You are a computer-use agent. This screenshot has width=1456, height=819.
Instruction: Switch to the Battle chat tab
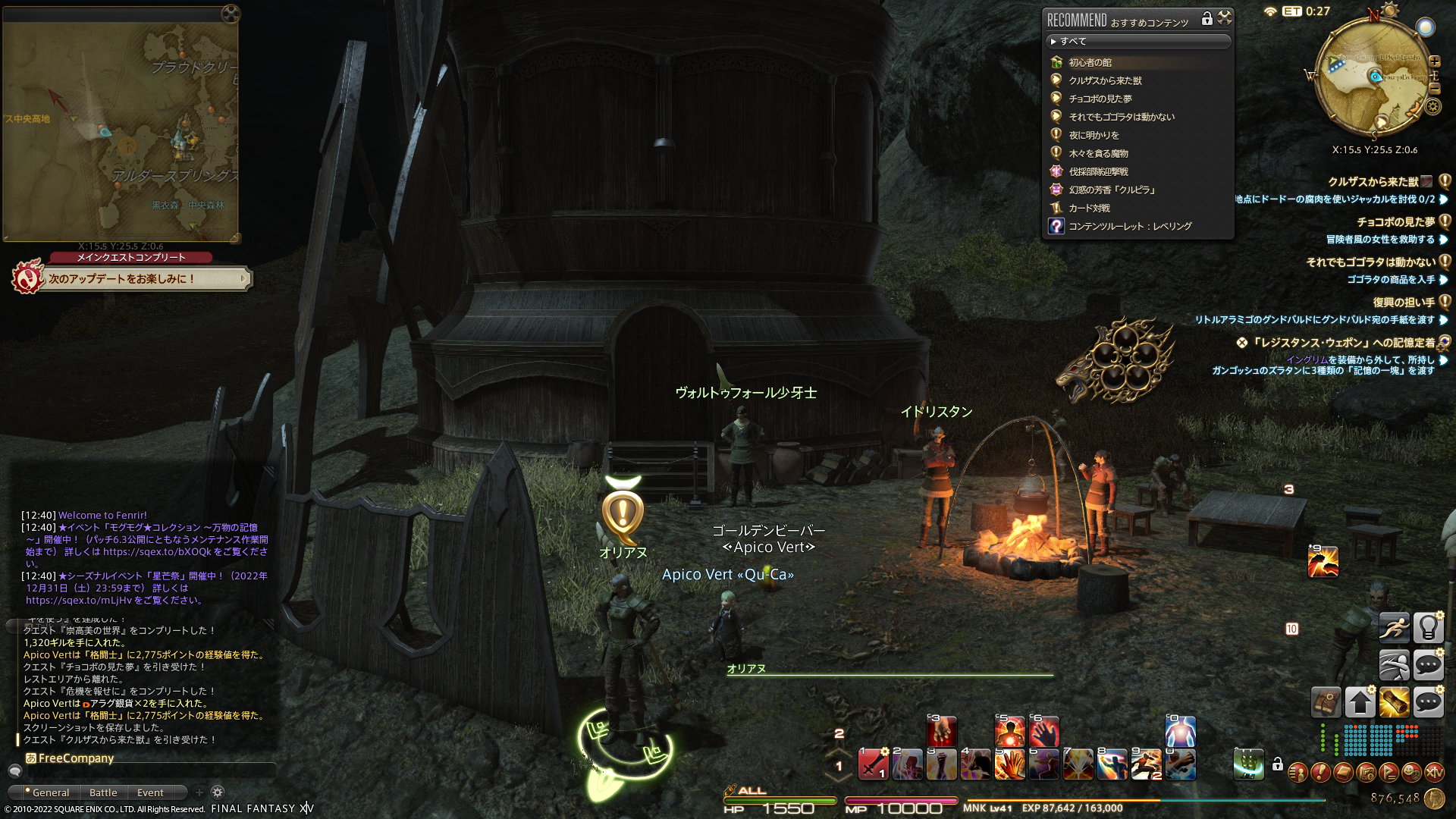pos(103,792)
